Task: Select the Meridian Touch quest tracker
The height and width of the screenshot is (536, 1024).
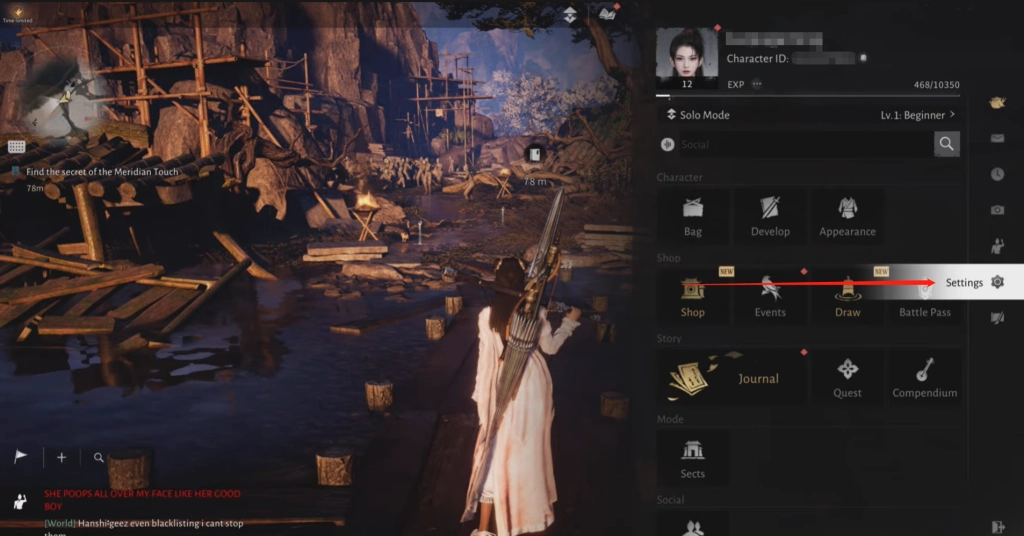Action: pyautogui.click(x=102, y=172)
